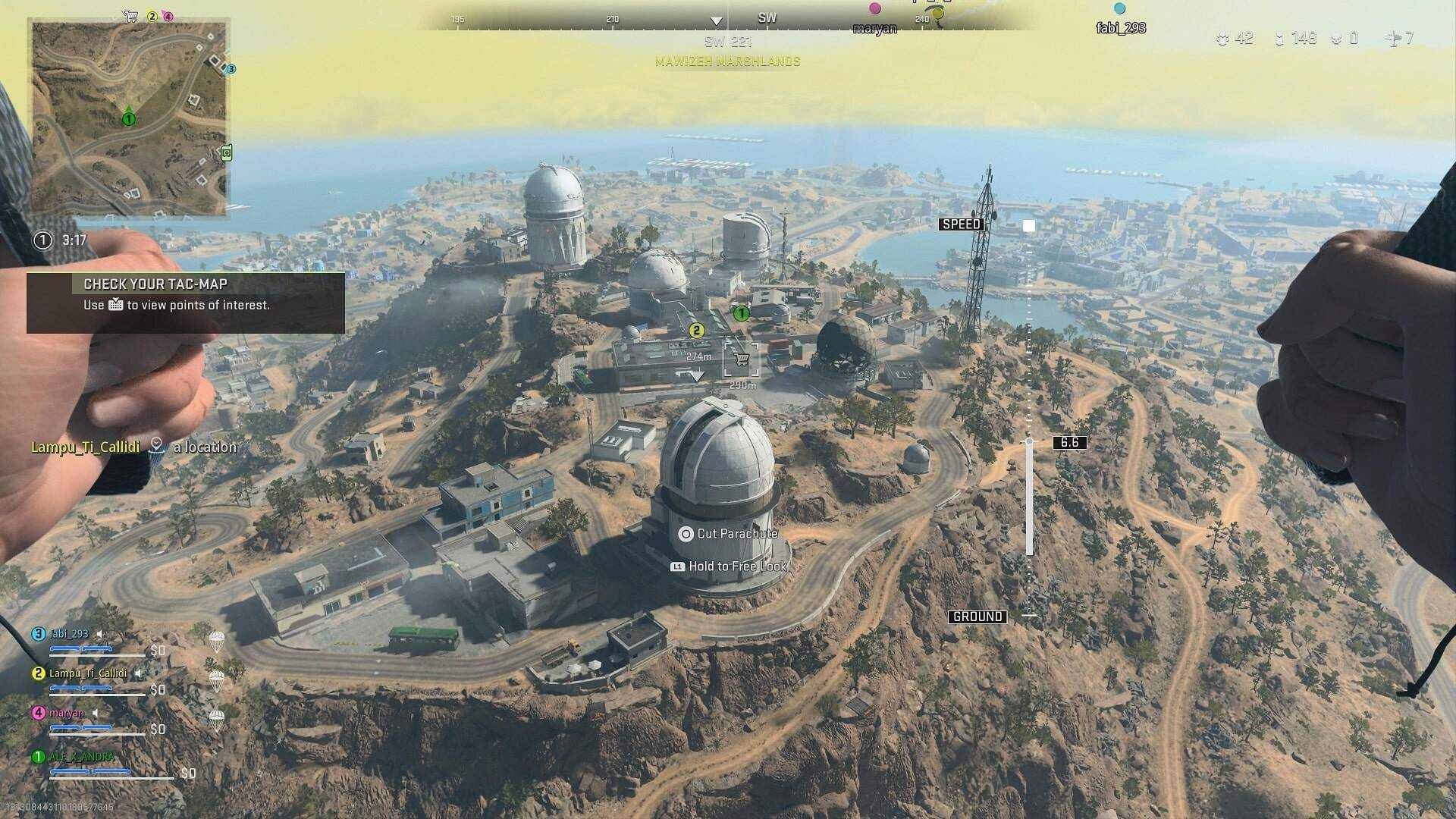The height and width of the screenshot is (819, 1456).
Task: Open the minimap in the corner
Action: (129, 118)
